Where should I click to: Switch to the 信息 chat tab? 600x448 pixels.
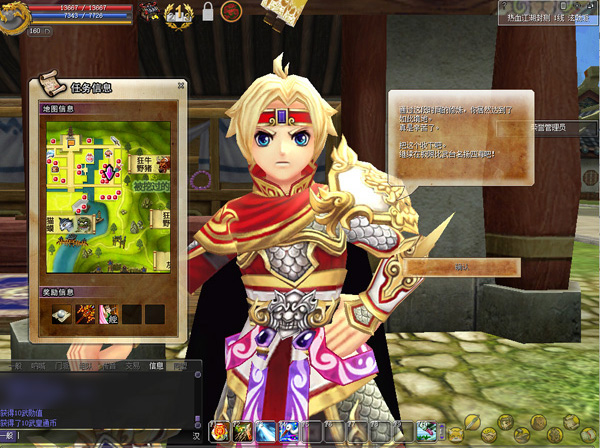[155, 366]
